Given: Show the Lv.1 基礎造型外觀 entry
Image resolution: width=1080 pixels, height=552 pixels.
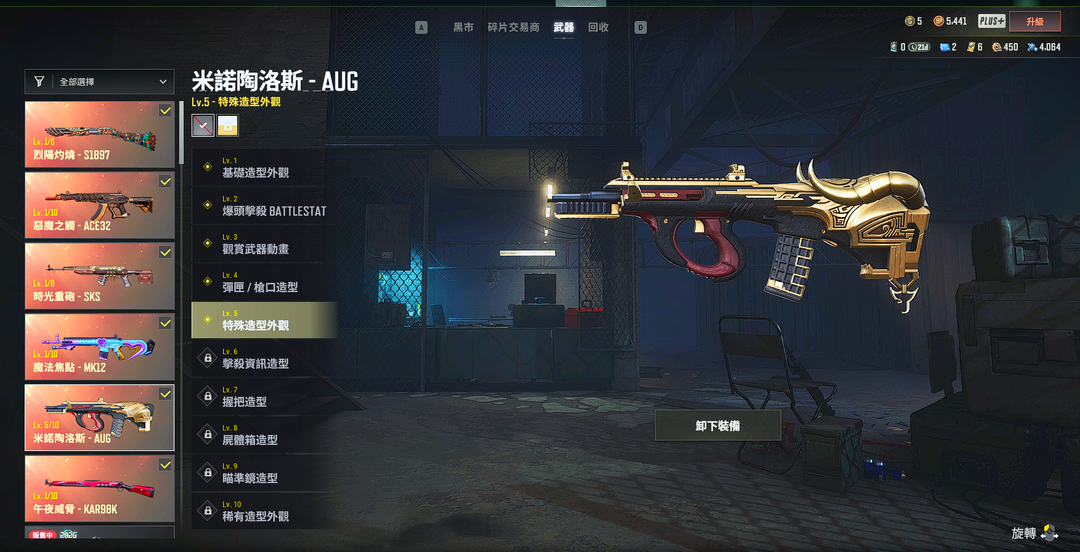Looking at the screenshot, I should (x=264, y=168).
